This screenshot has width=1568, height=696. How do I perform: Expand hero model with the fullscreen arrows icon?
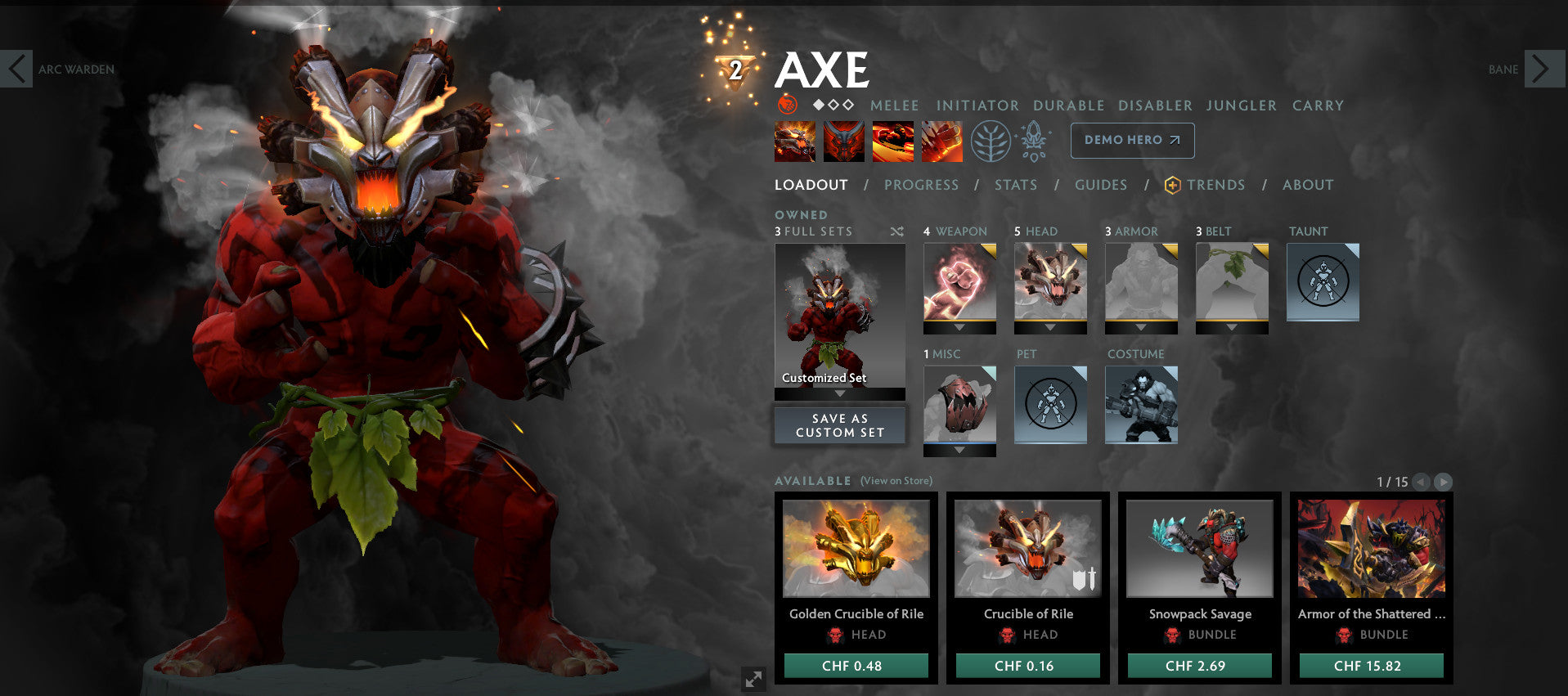tap(754, 677)
